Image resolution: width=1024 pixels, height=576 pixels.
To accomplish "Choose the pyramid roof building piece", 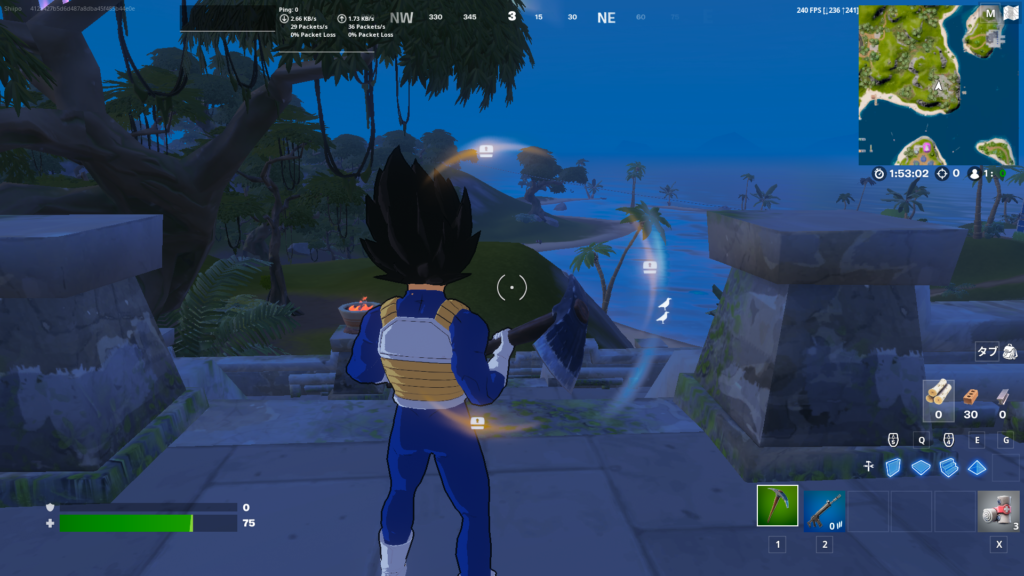I will point(976,467).
